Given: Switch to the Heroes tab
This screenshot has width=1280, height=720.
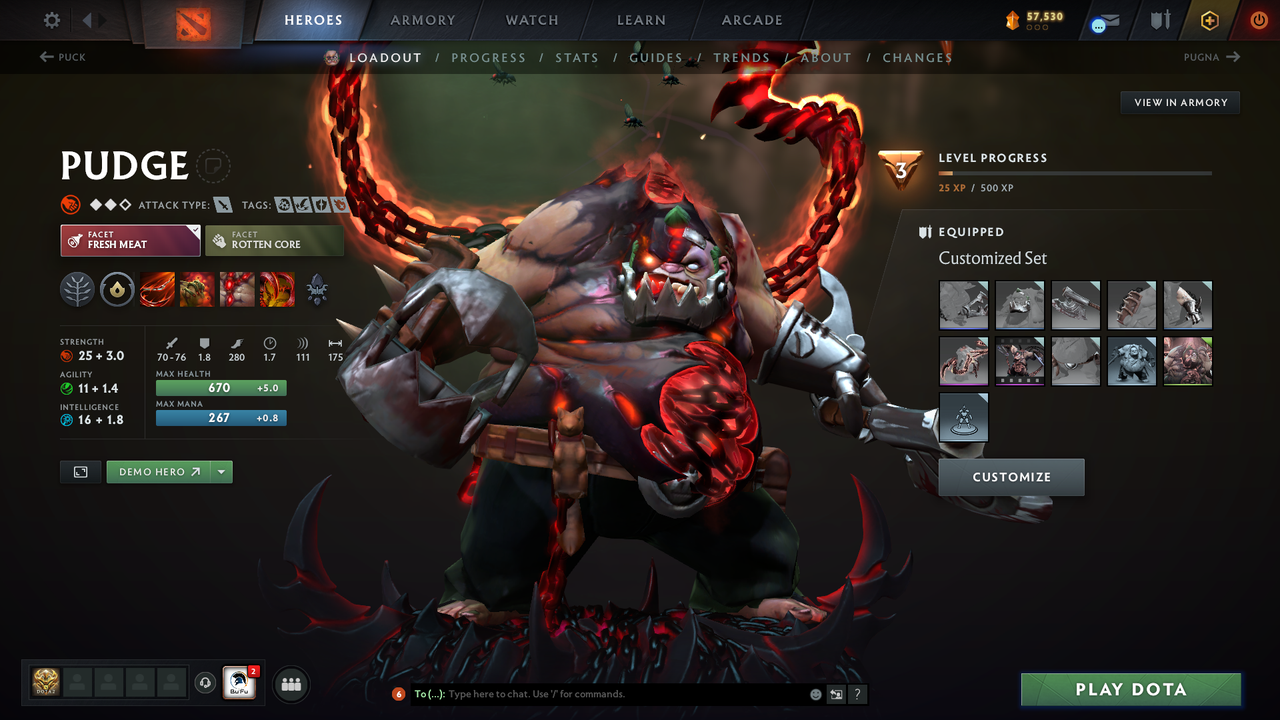Looking at the screenshot, I should click(x=313, y=19).
